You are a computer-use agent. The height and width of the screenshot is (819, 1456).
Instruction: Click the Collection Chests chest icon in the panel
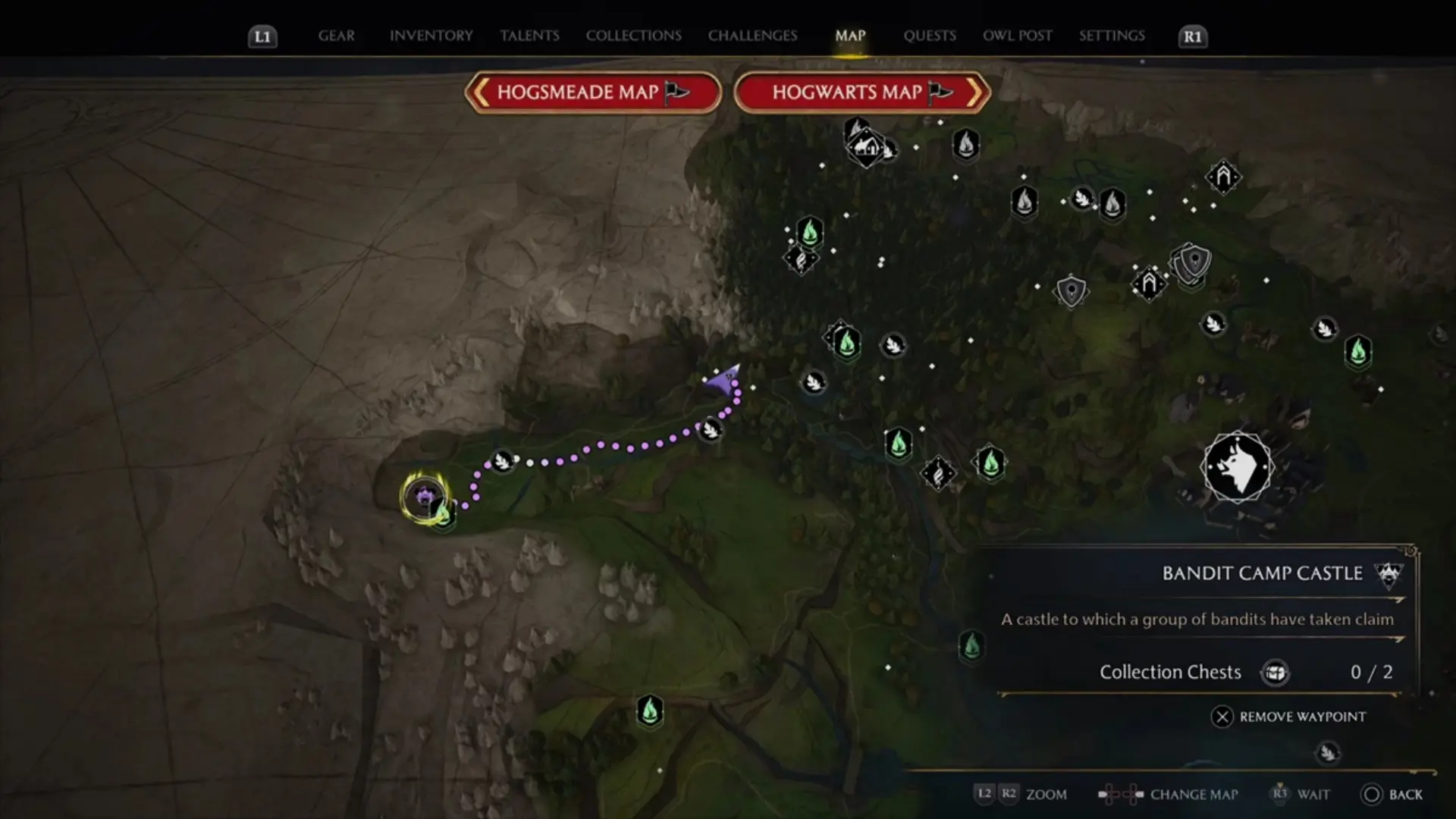point(1276,672)
